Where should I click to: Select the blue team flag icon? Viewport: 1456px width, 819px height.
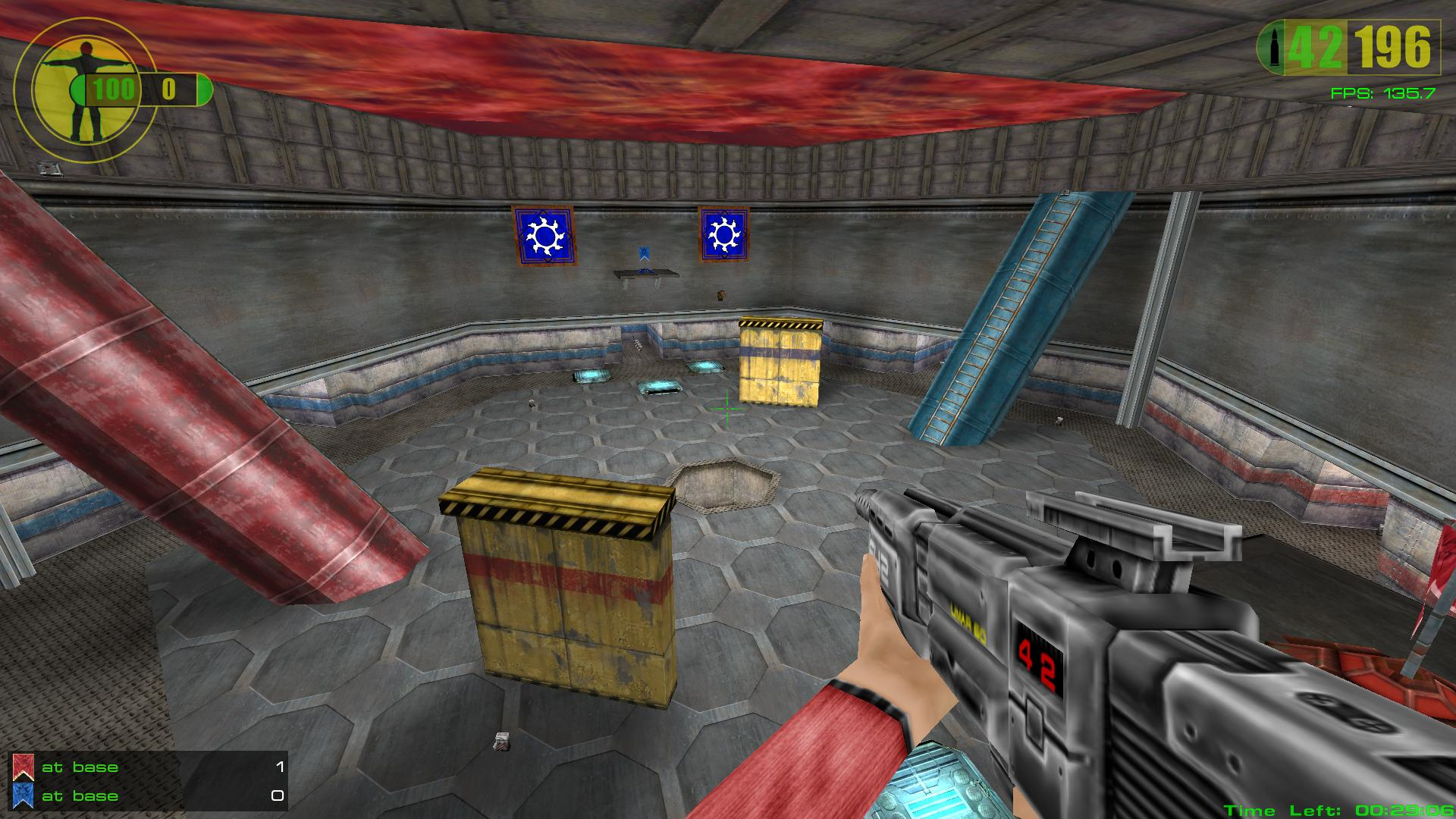[x=23, y=795]
